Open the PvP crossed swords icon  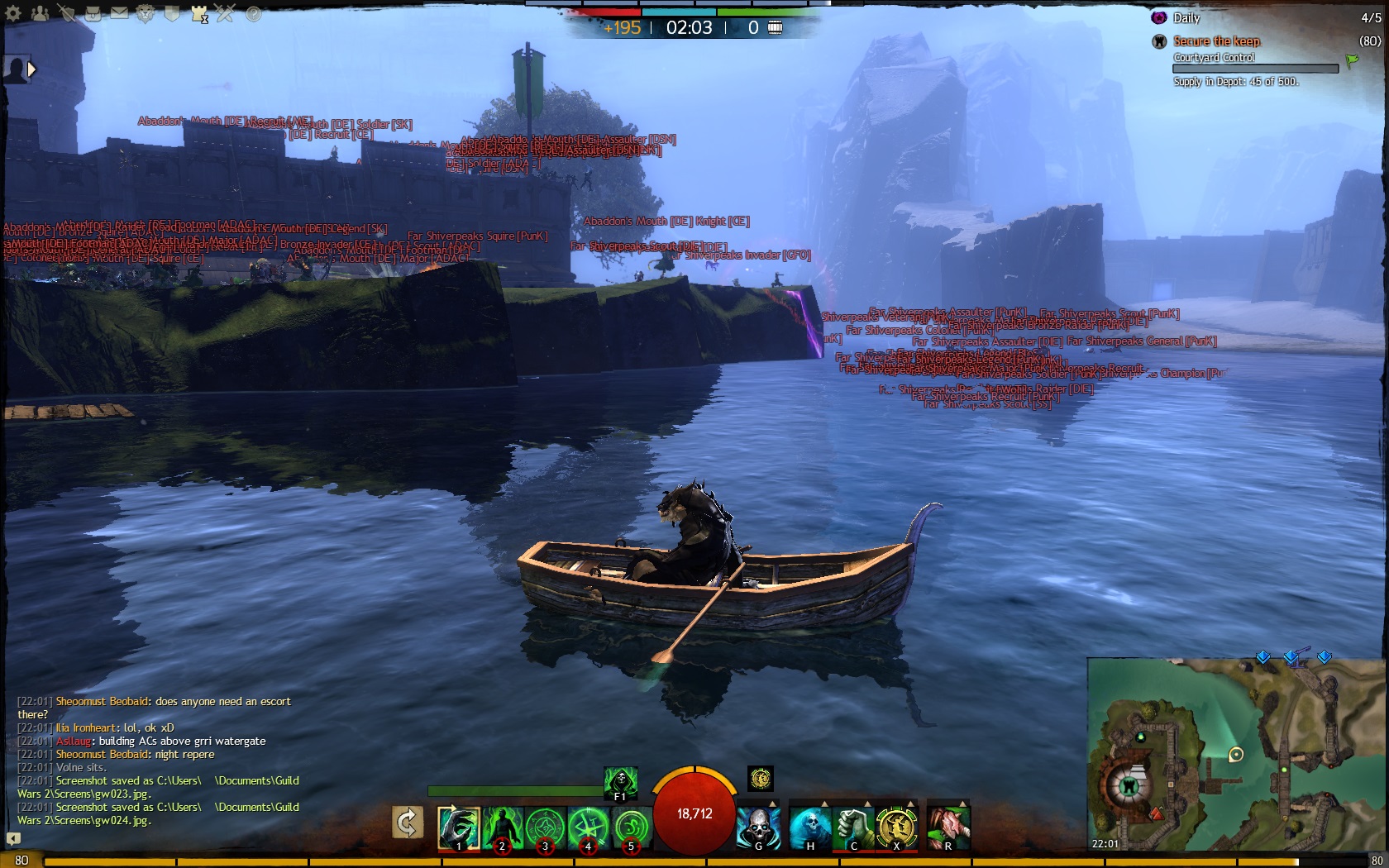225,13
